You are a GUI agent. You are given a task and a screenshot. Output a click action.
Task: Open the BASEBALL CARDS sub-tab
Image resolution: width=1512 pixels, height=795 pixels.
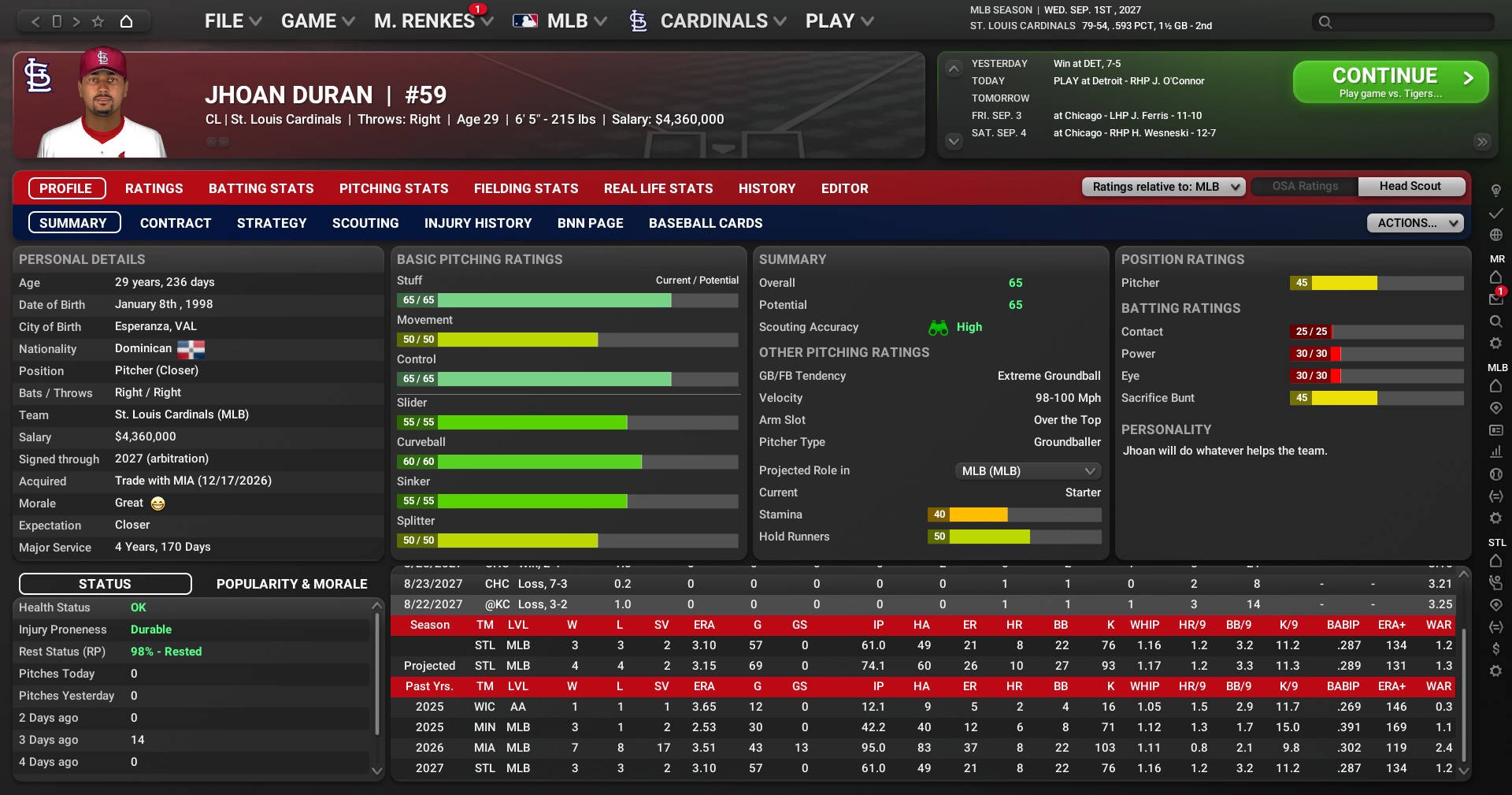(x=705, y=223)
